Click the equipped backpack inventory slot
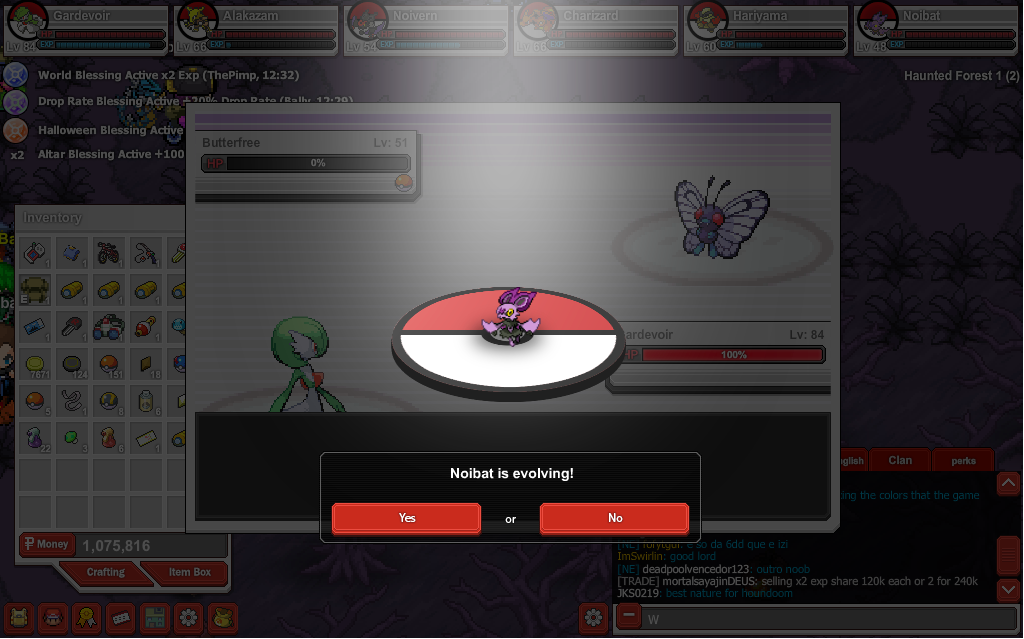This screenshot has height=639, width=1024. (35, 289)
